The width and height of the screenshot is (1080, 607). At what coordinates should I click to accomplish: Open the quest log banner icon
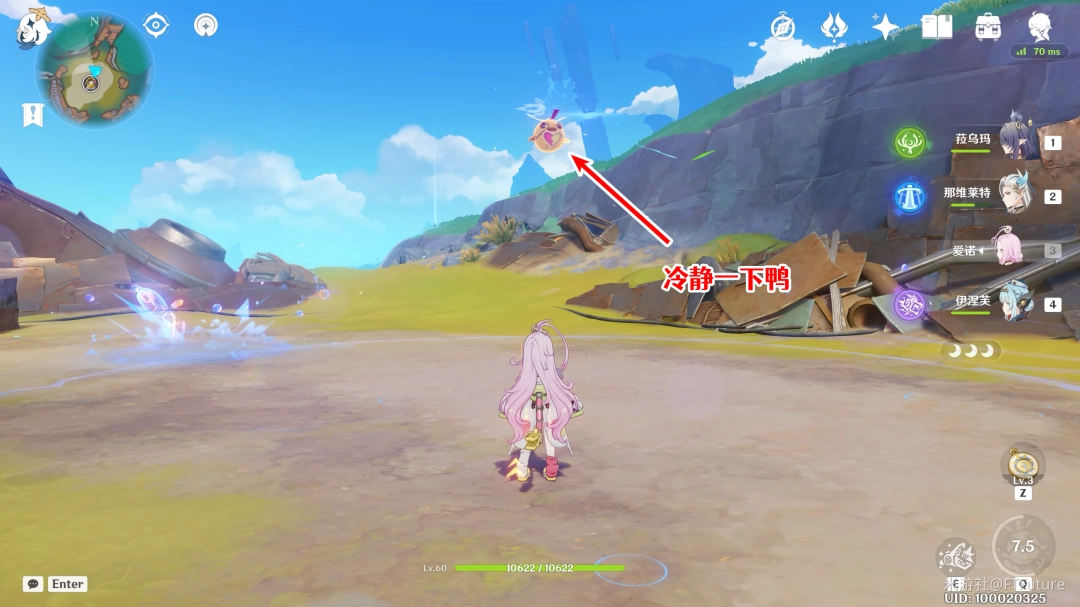pos(33,114)
